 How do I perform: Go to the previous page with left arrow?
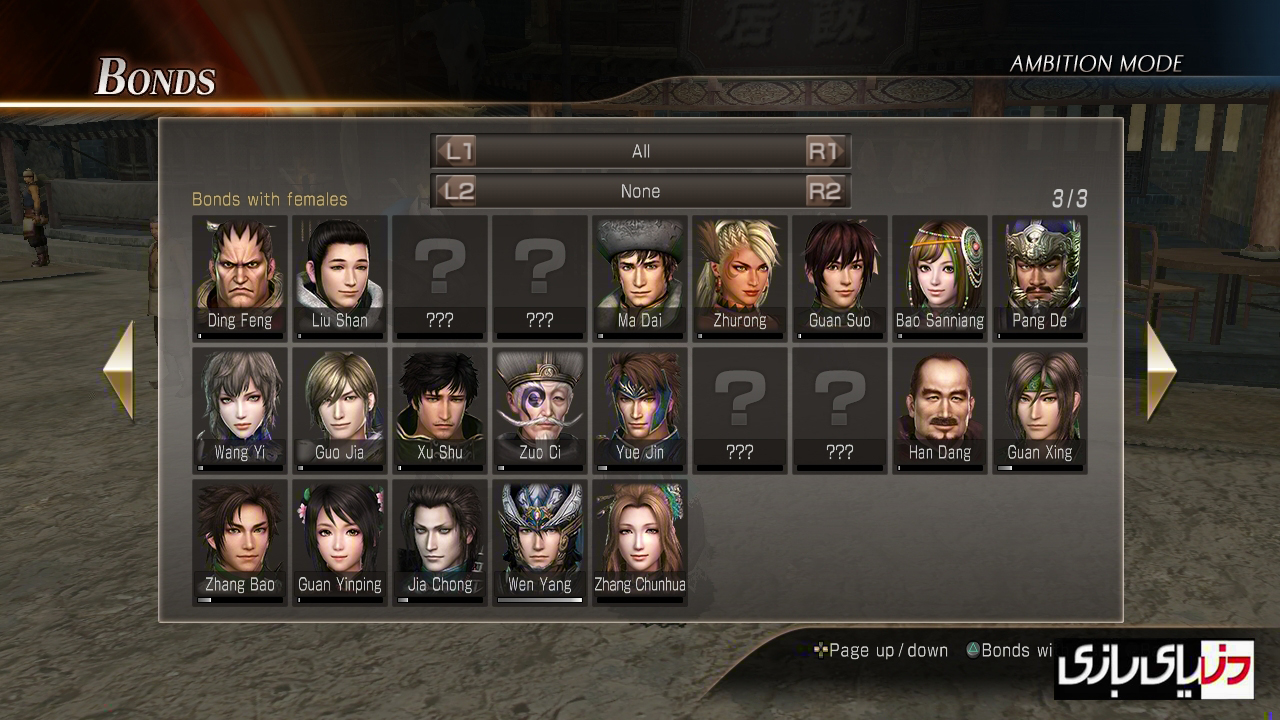119,370
